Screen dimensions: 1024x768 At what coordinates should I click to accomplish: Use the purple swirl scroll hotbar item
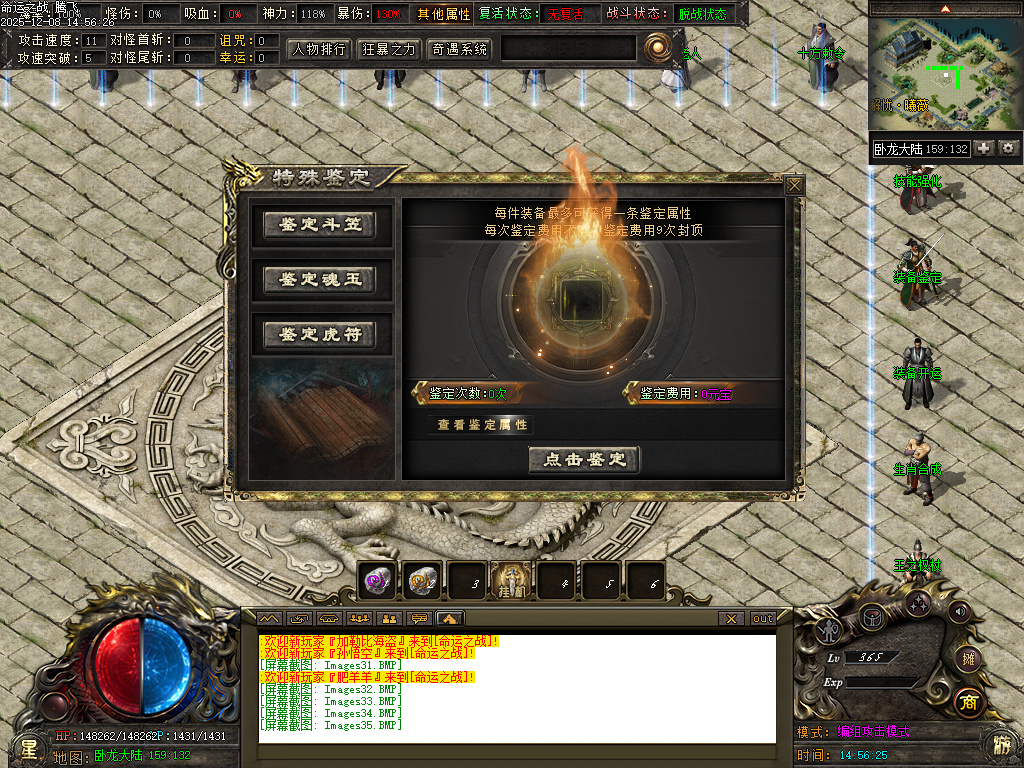pyautogui.click(x=377, y=580)
